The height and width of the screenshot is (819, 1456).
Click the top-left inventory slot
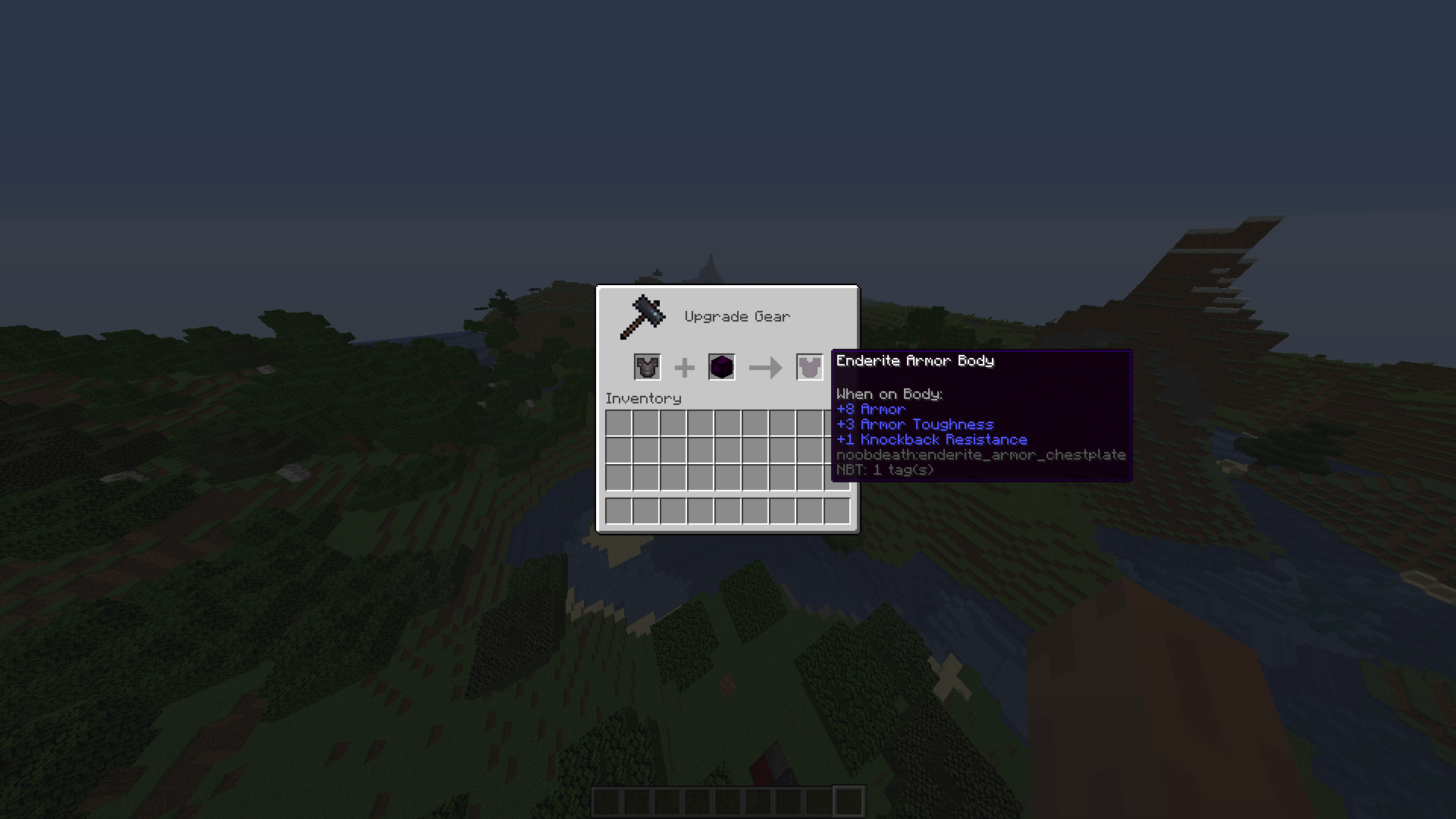tap(617, 423)
